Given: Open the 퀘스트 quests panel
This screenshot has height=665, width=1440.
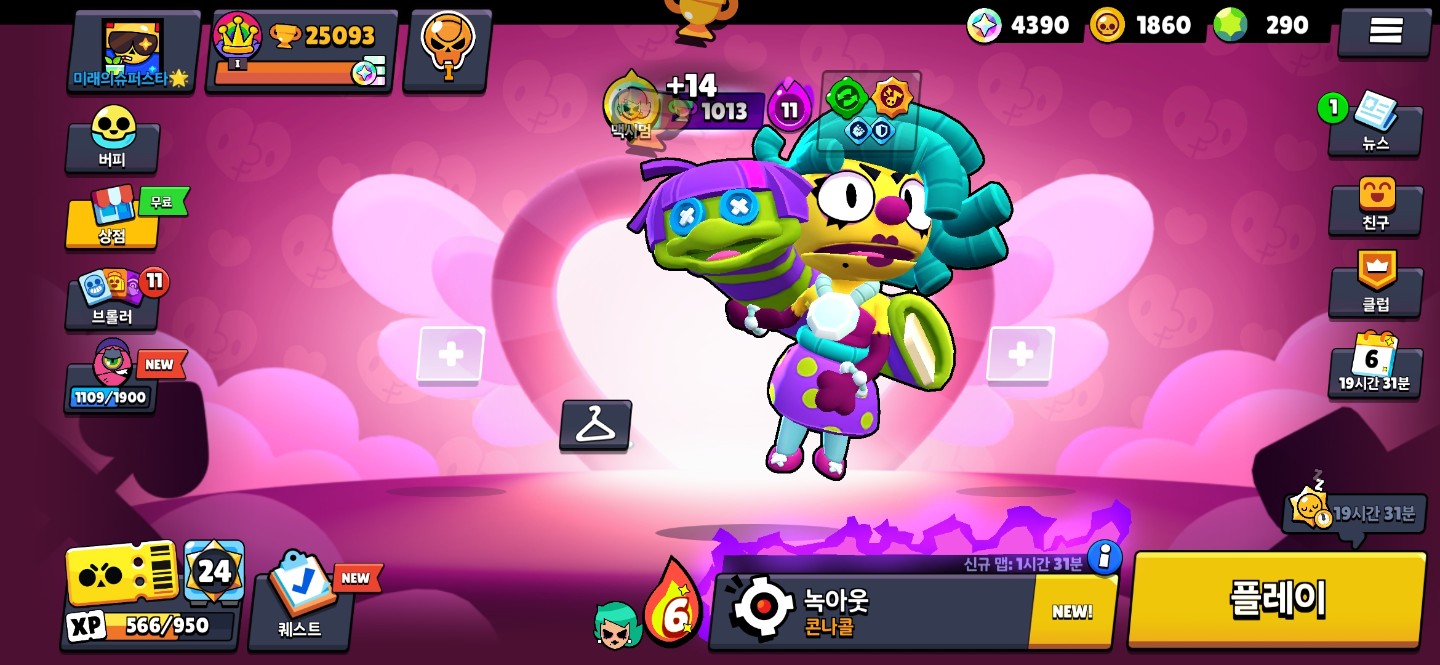Looking at the screenshot, I should (x=300, y=600).
